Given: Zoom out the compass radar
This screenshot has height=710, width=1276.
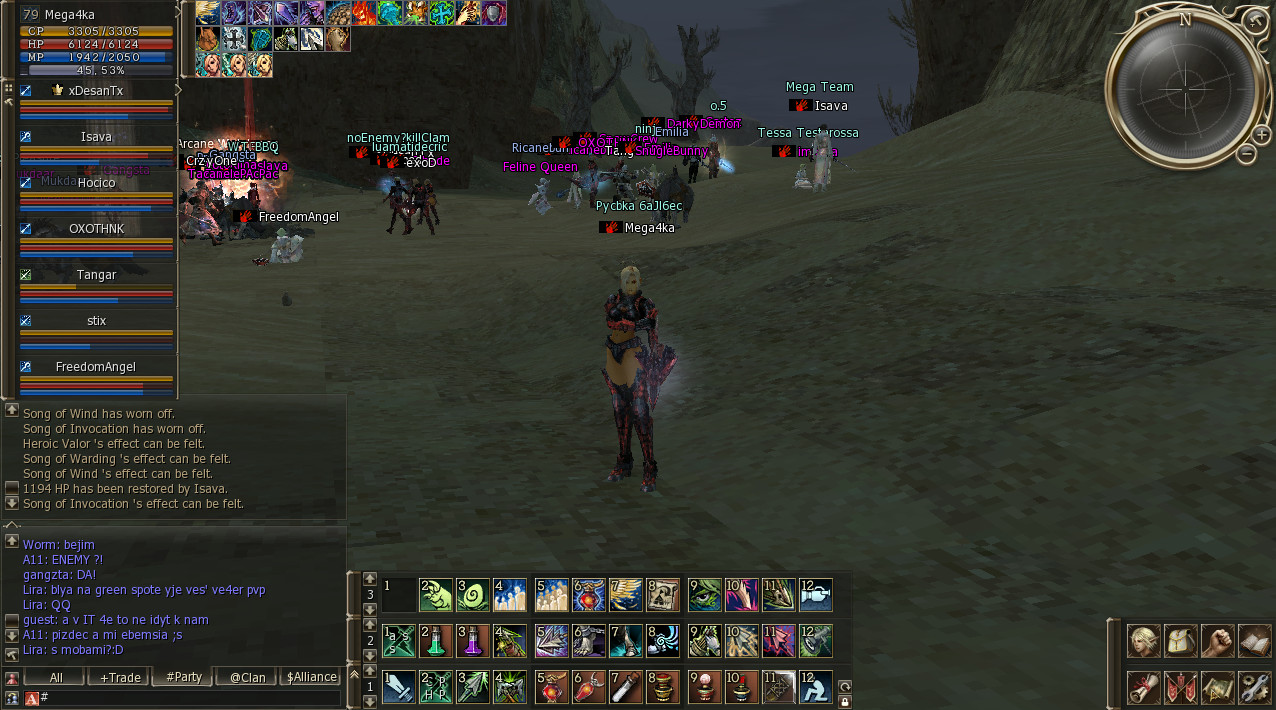Looking at the screenshot, I should 1246,154.
